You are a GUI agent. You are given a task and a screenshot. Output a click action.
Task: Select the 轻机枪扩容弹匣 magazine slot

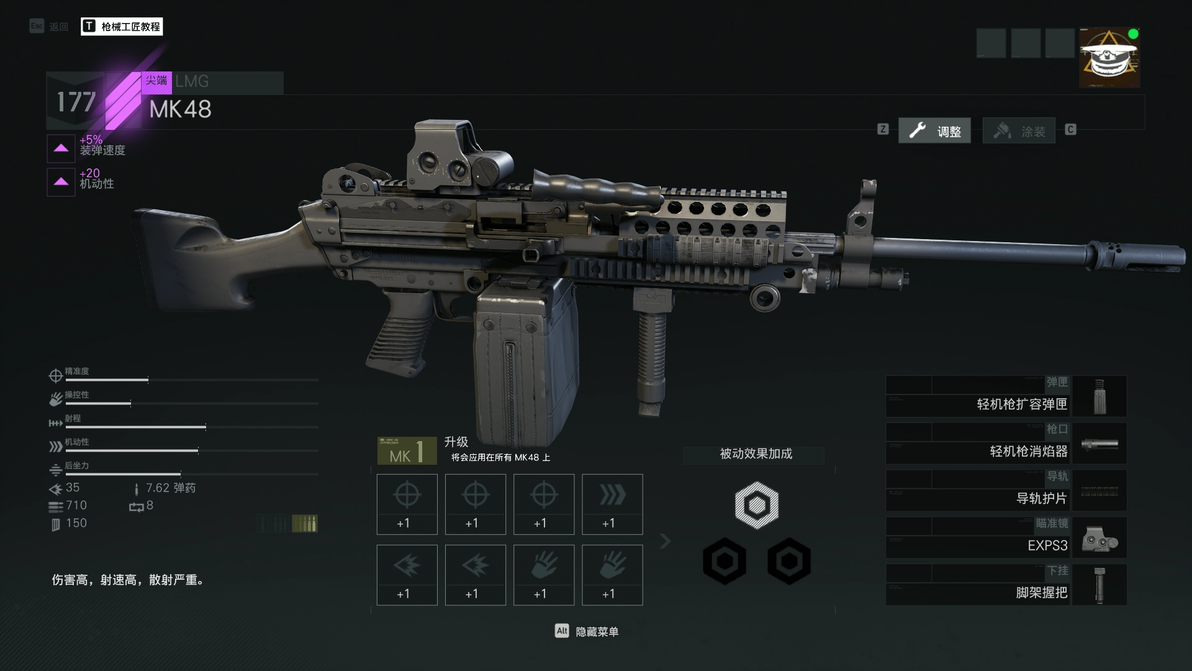[x=1006, y=396]
